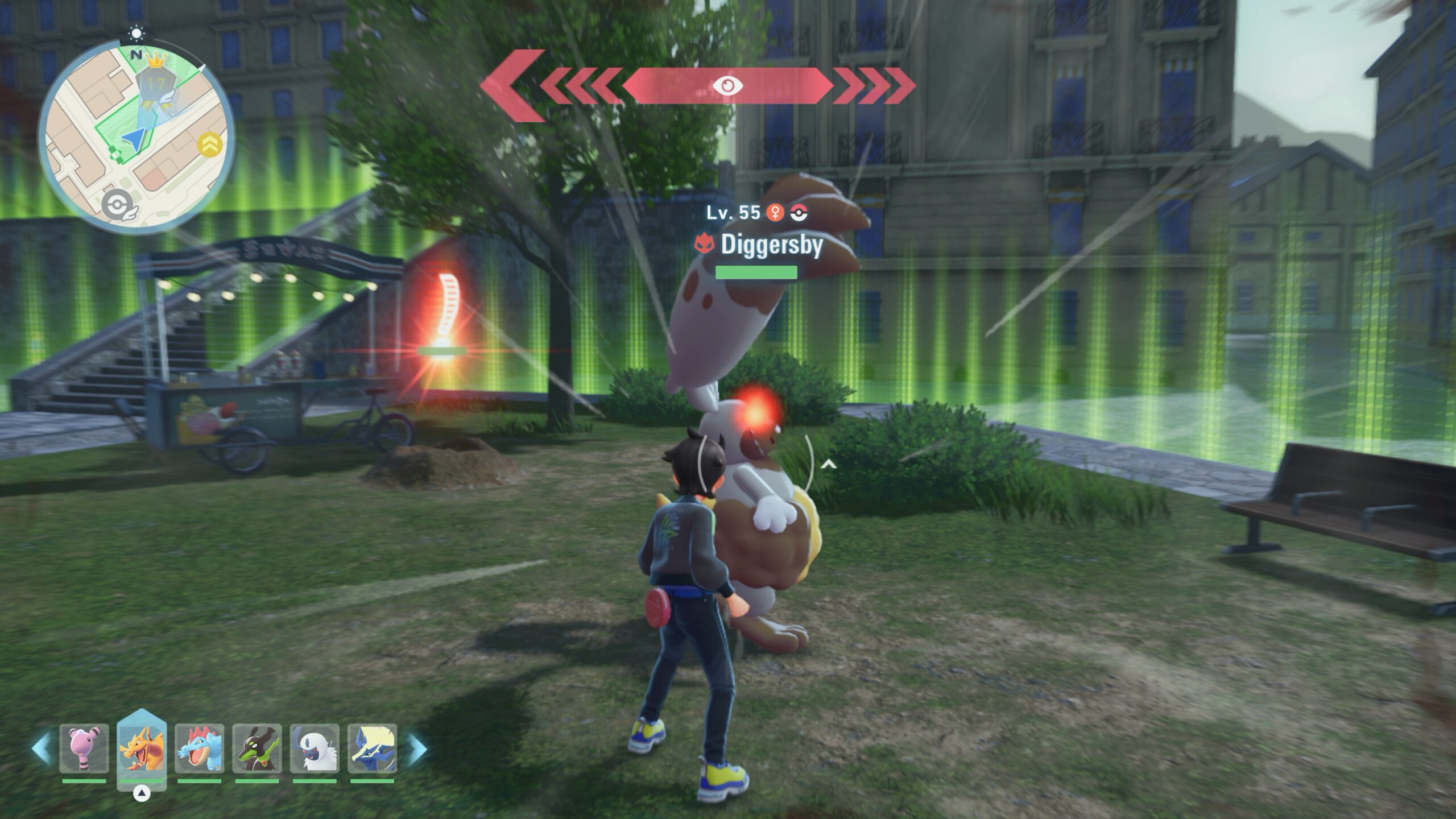Select the yellow double-chevron map marker
Viewport: 1456px width, 819px height.
coord(208,146)
